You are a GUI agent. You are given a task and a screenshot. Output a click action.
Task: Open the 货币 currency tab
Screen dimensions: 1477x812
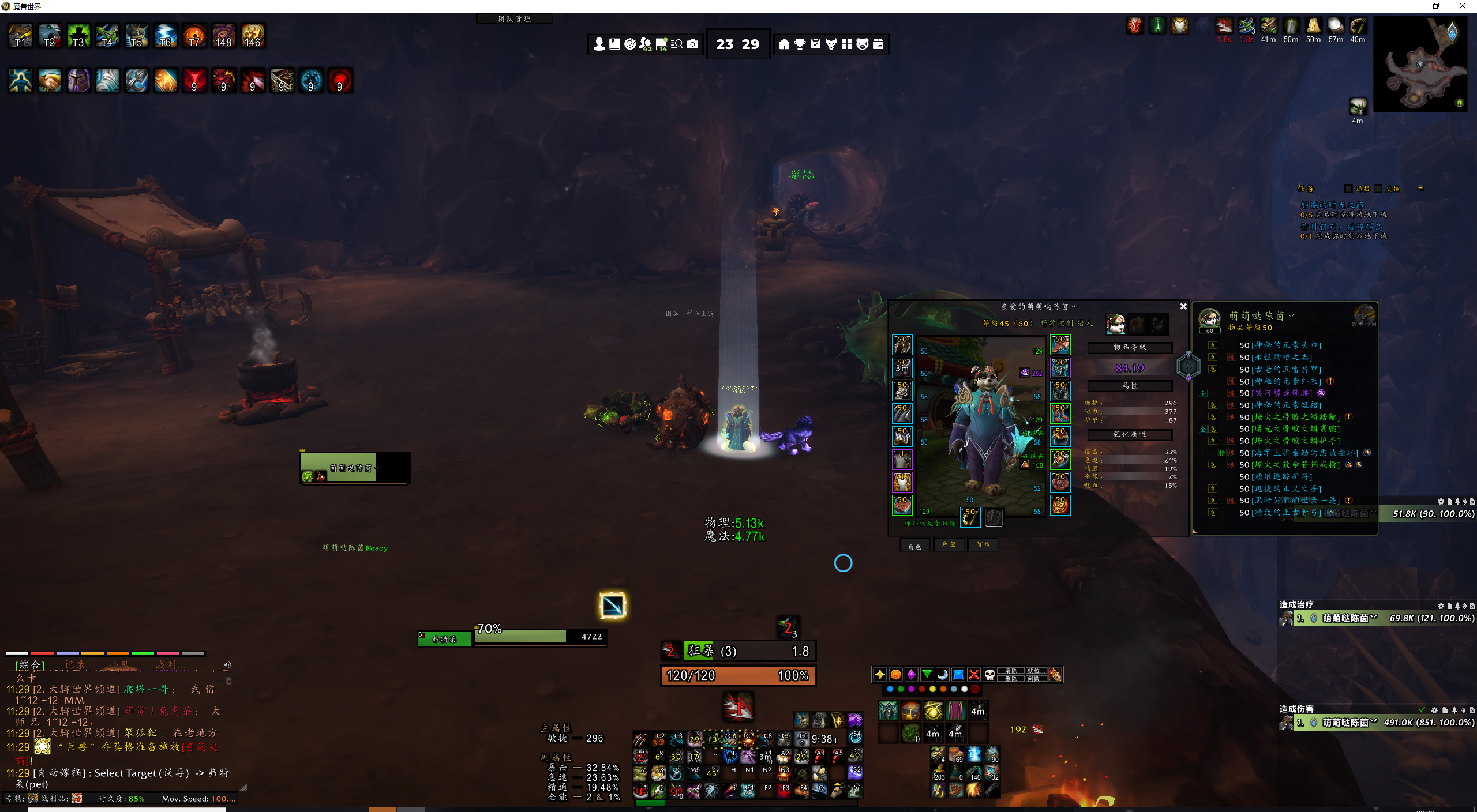pos(983,544)
